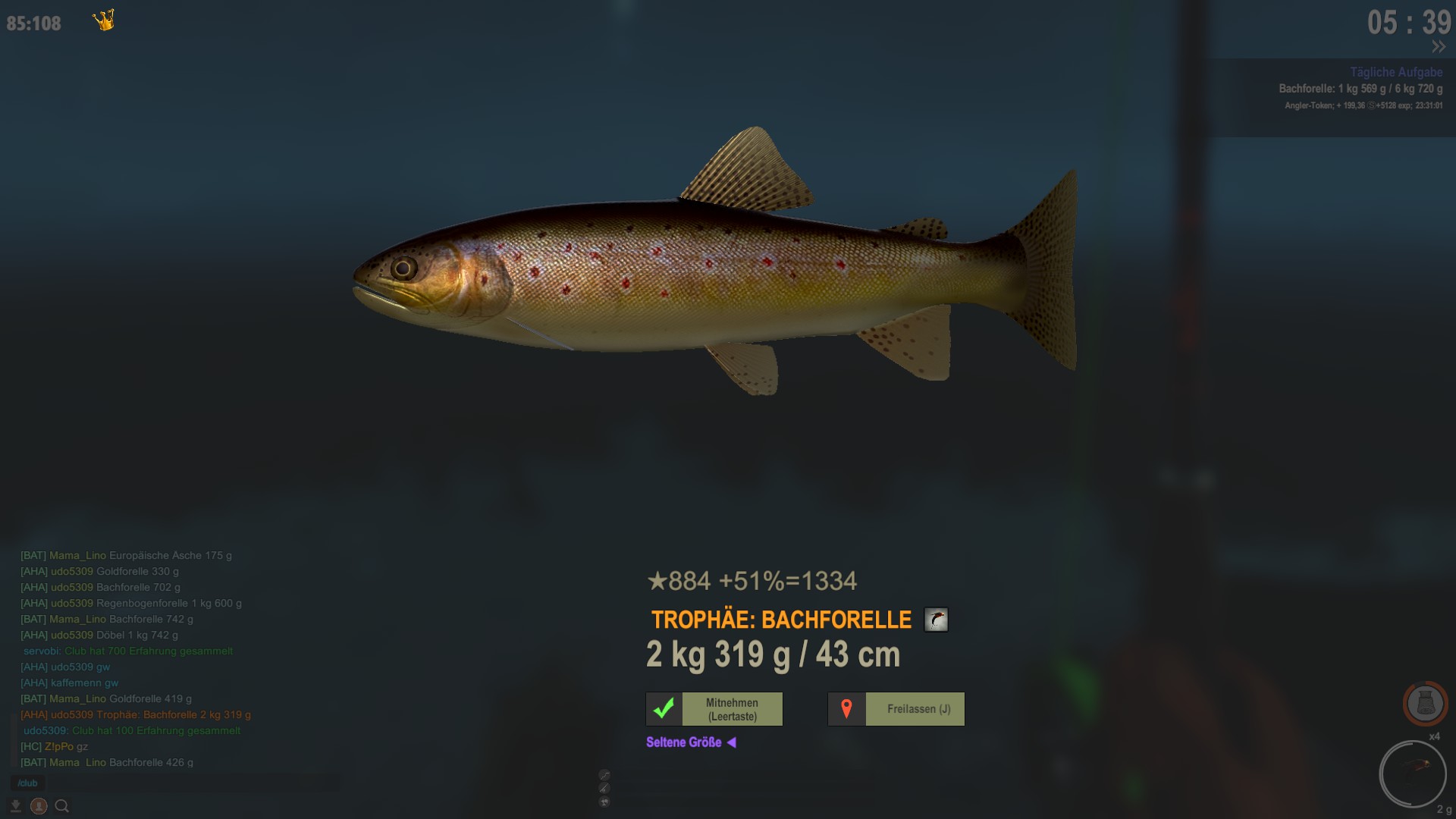Open the keepnet fish basket icon
1456x819 pixels.
point(1425,703)
